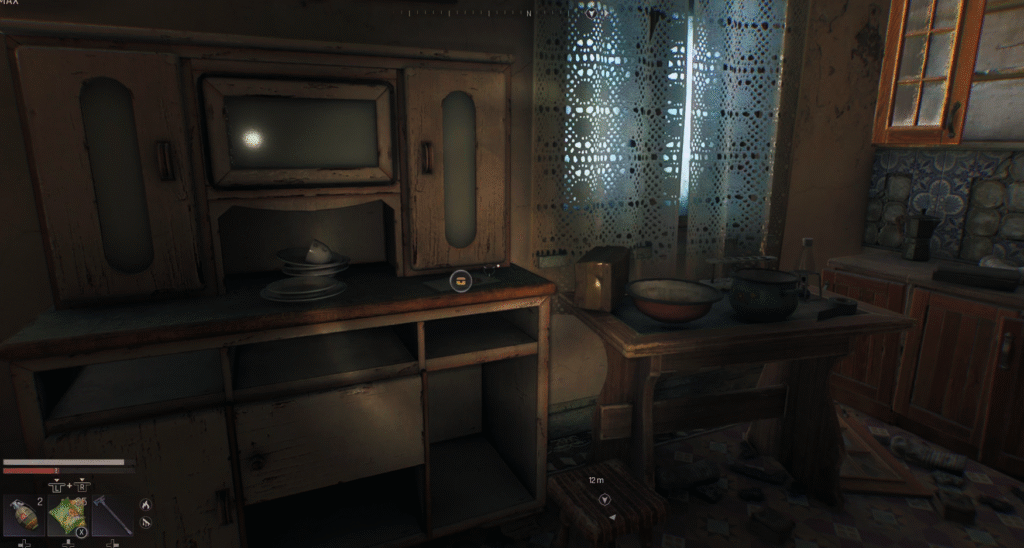Select the grenade quick slot
The width and height of the screenshot is (1024, 548).
point(22,515)
